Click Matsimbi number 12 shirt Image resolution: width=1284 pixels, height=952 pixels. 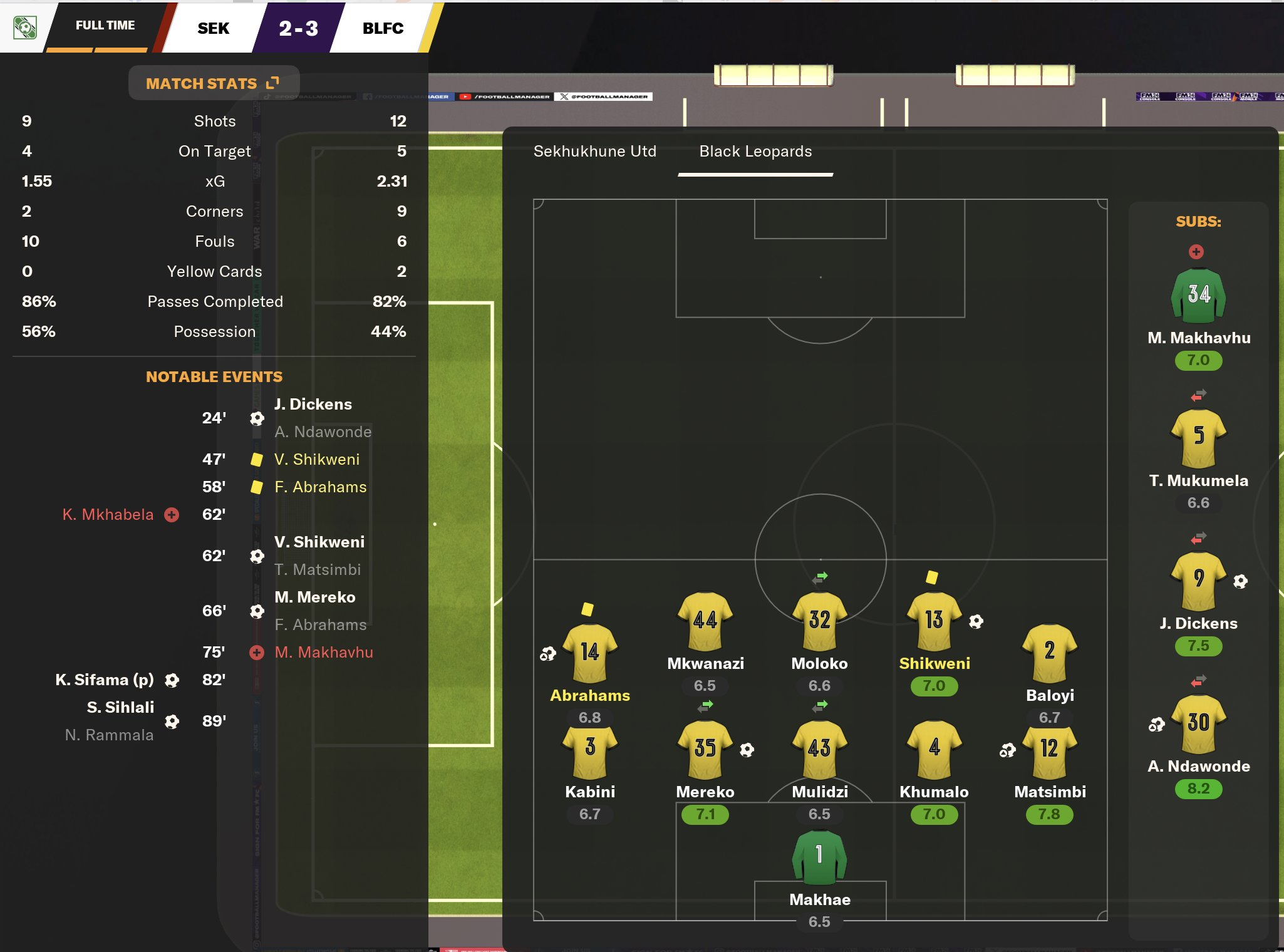tap(1049, 748)
